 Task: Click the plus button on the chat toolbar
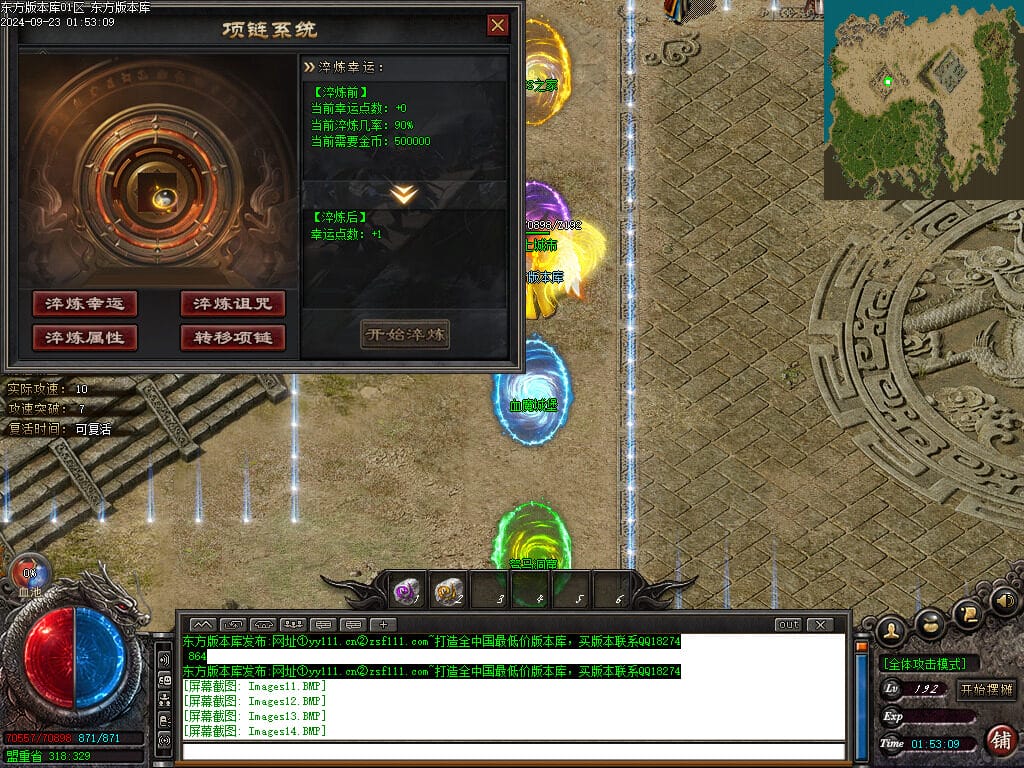click(x=383, y=625)
